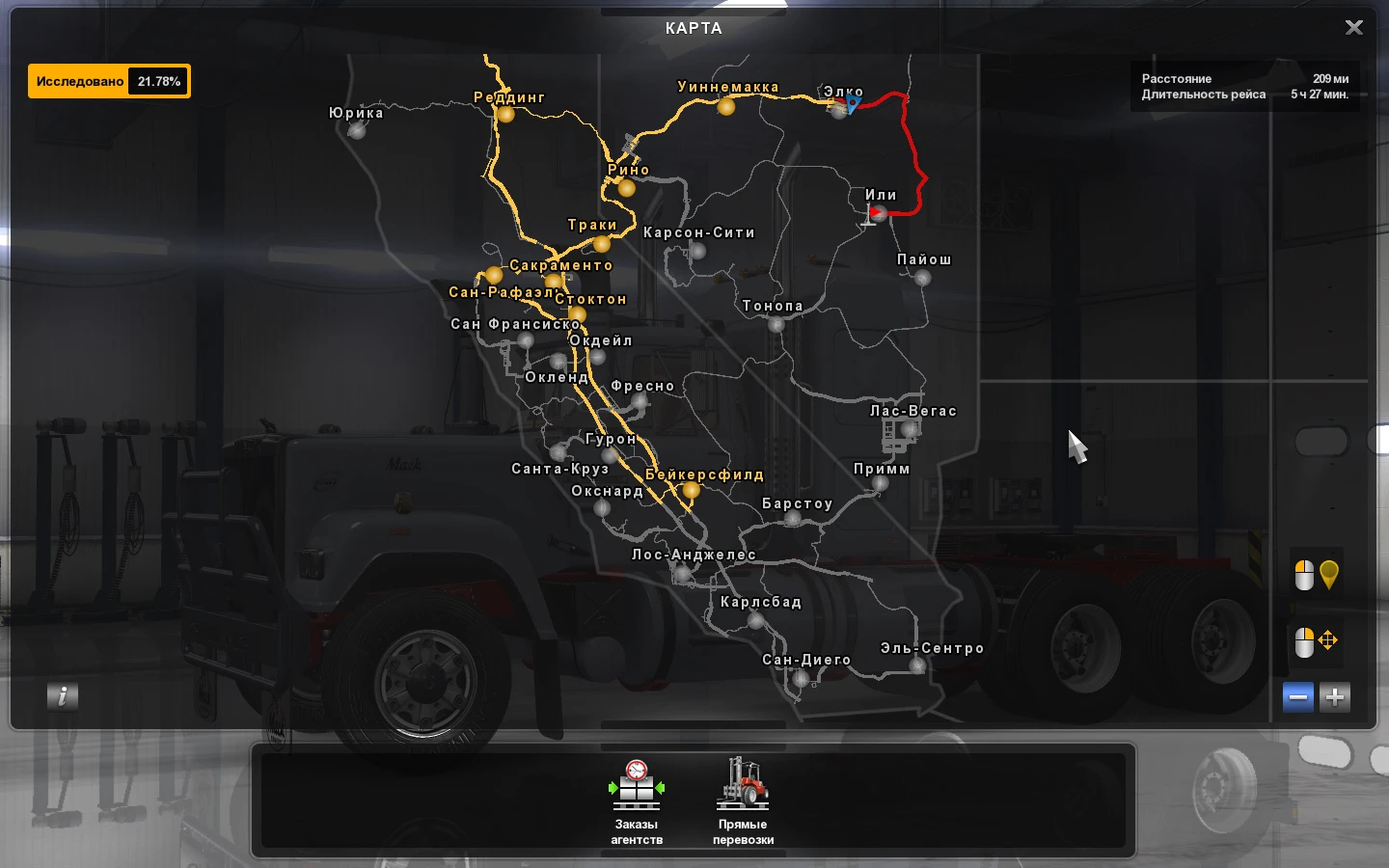Select the Сакраменто city marker
This screenshot has height=868, width=1389.
click(x=553, y=279)
